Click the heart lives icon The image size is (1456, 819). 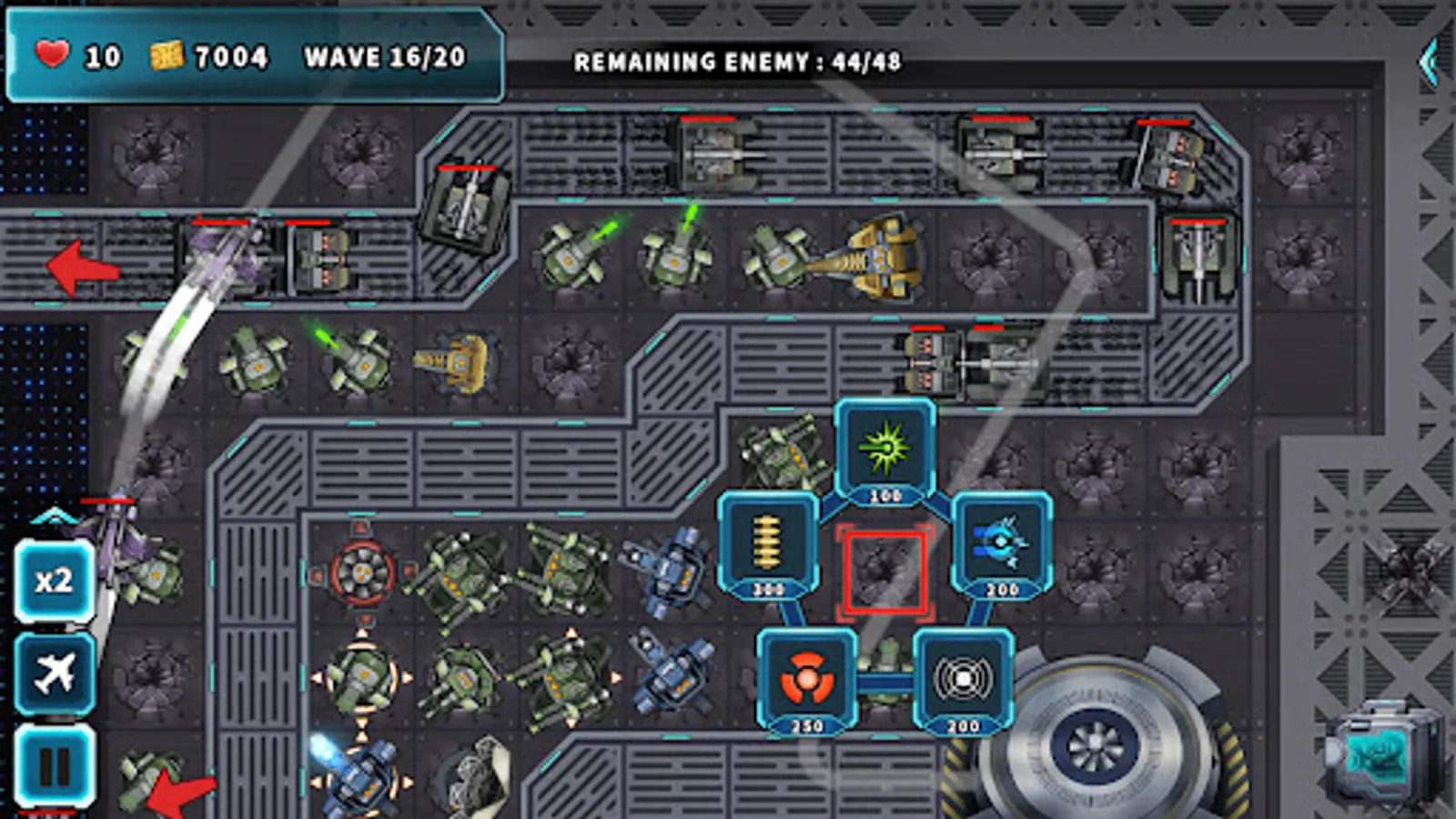click(51, 57)
